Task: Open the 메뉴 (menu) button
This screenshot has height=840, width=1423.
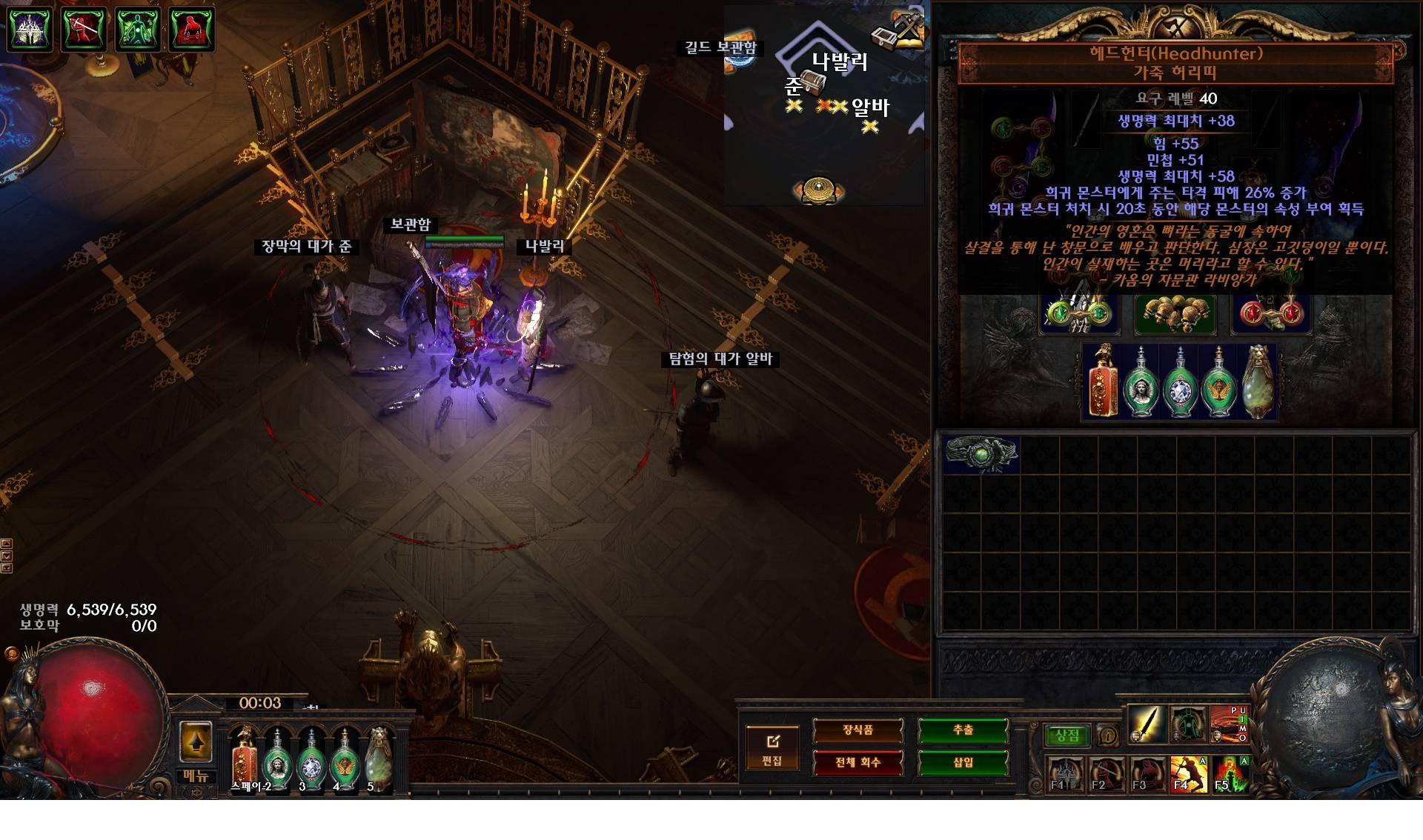Action: (x=196, y=776)
